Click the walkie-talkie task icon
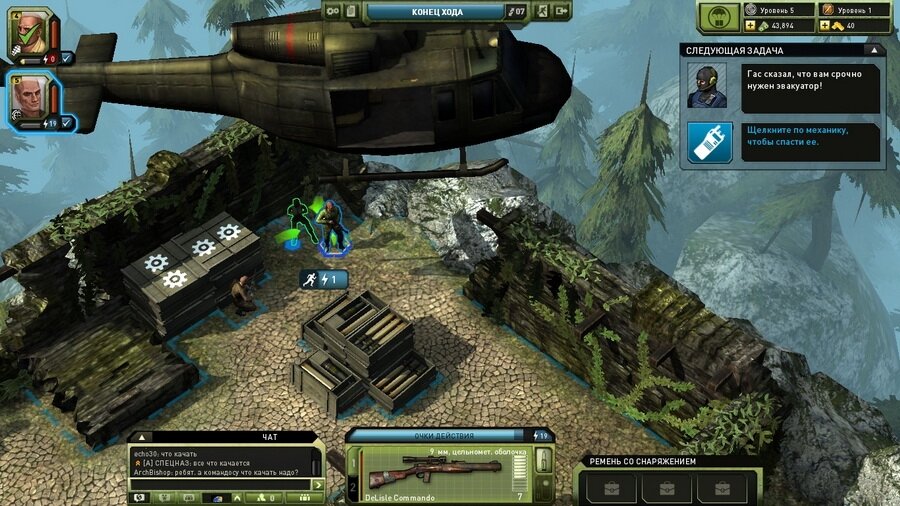This screenshot has height=506, width=900. pyautogui.click(x=710, y=142)
